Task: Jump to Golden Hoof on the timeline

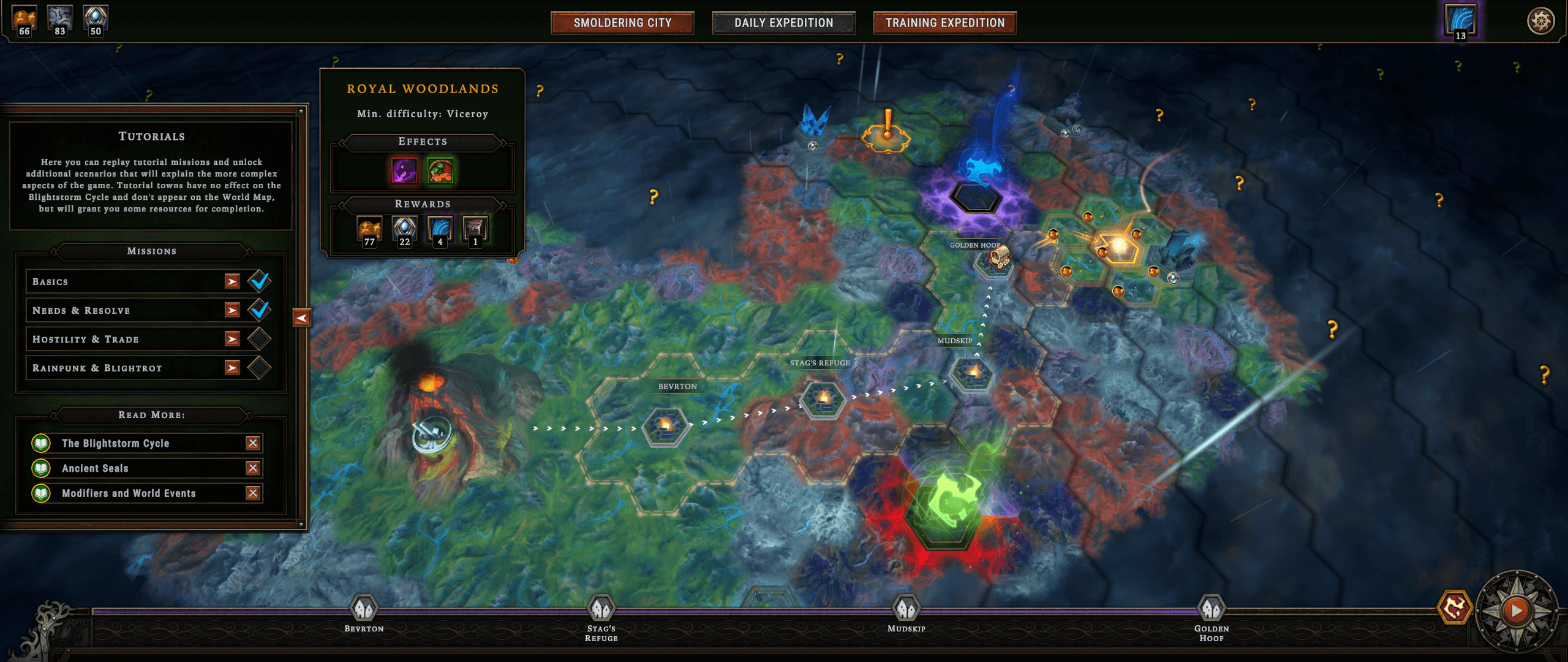Action: pos(1211,609)
